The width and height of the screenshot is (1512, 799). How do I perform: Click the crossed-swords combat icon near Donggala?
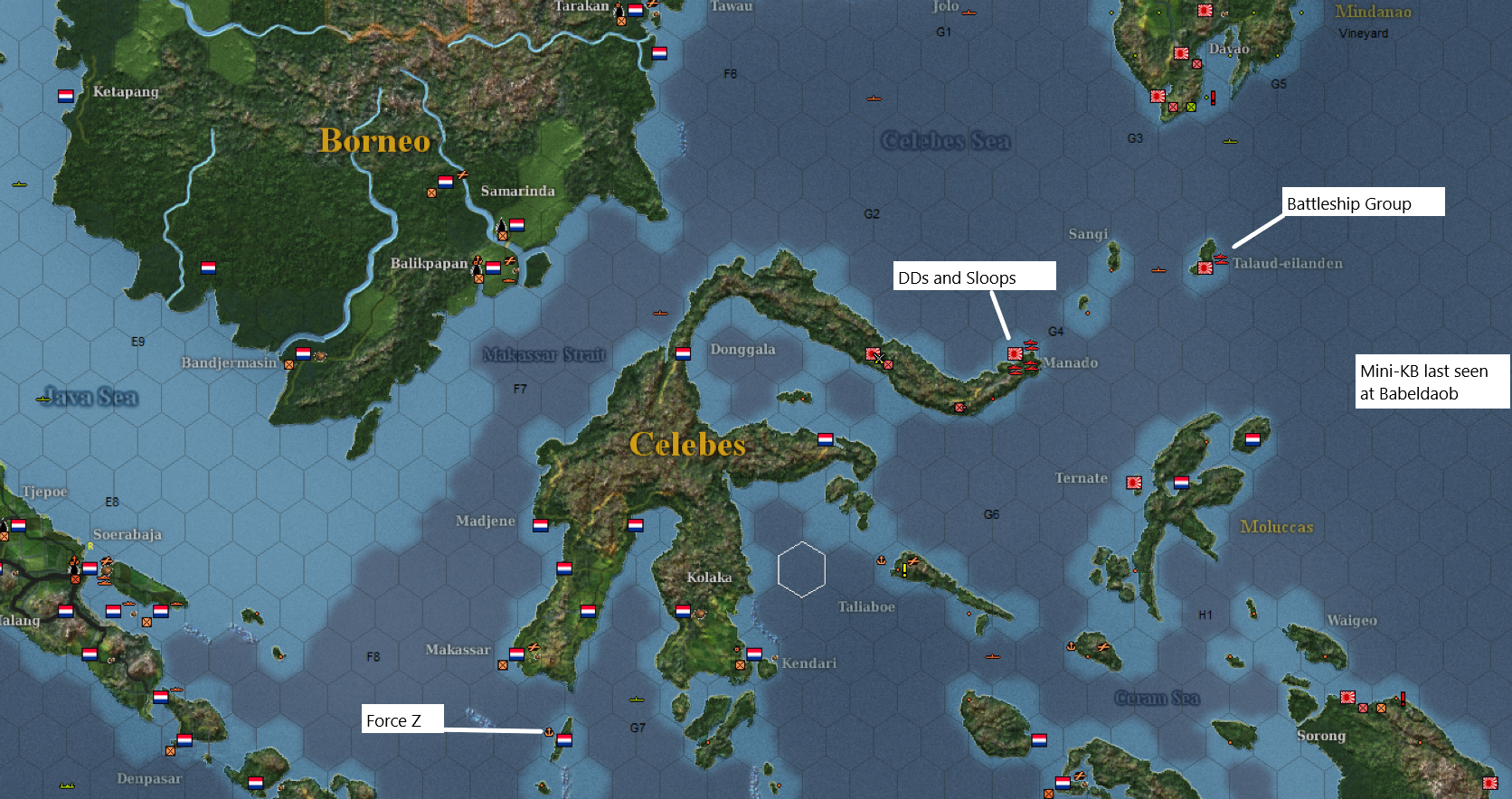pos(879,359)
